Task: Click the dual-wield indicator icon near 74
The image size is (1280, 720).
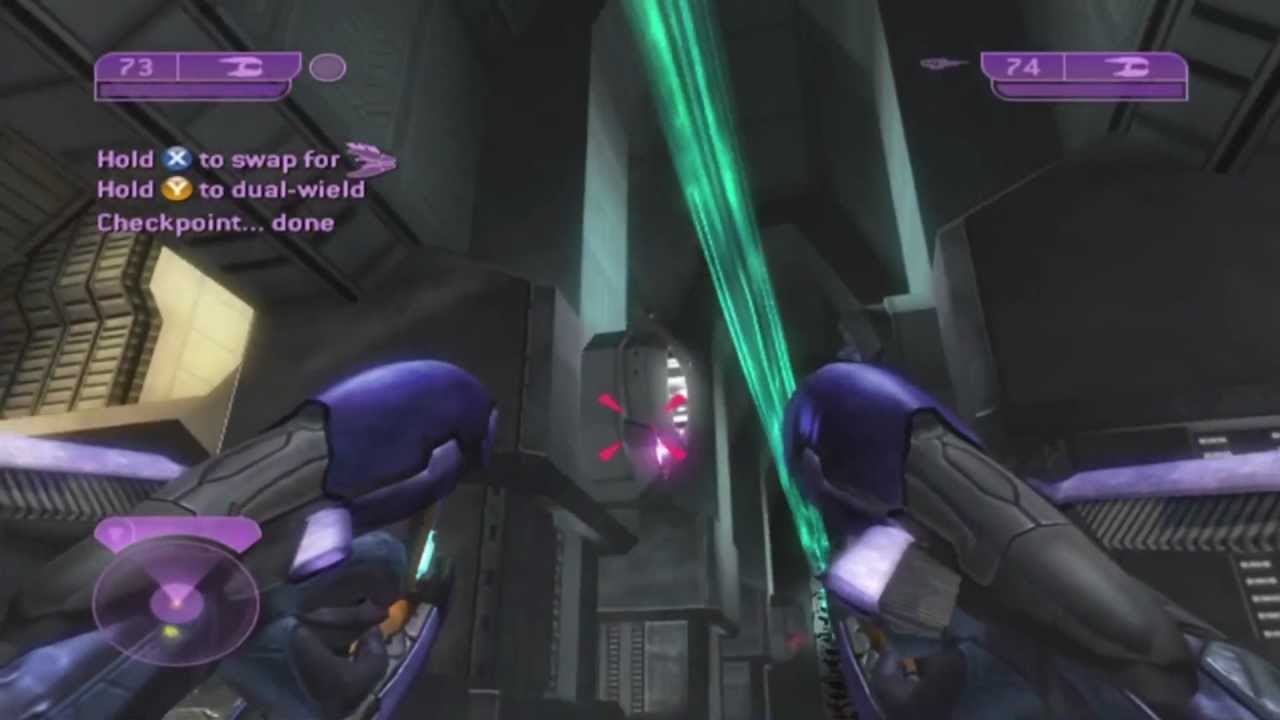Action: click(x=941, y=64)
